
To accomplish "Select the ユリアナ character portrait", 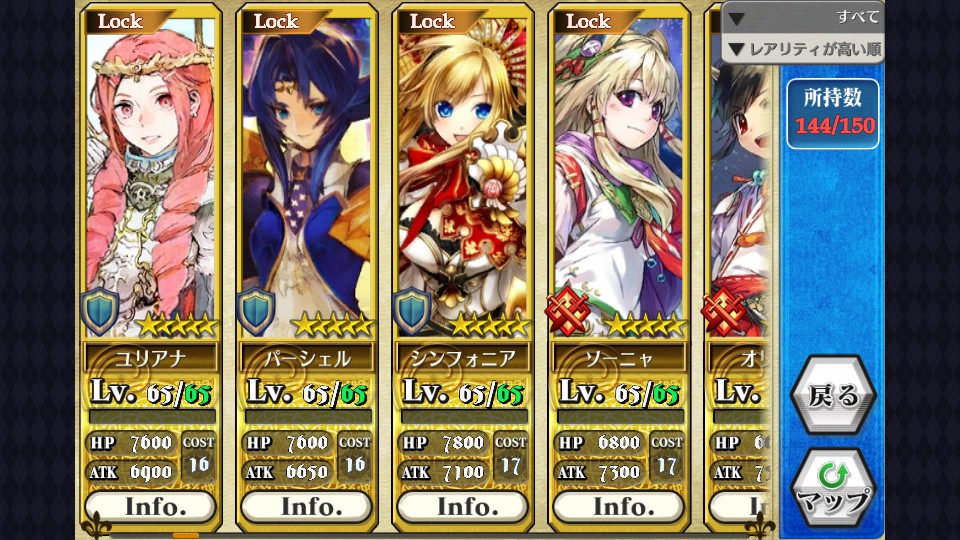I will (150, 180).
